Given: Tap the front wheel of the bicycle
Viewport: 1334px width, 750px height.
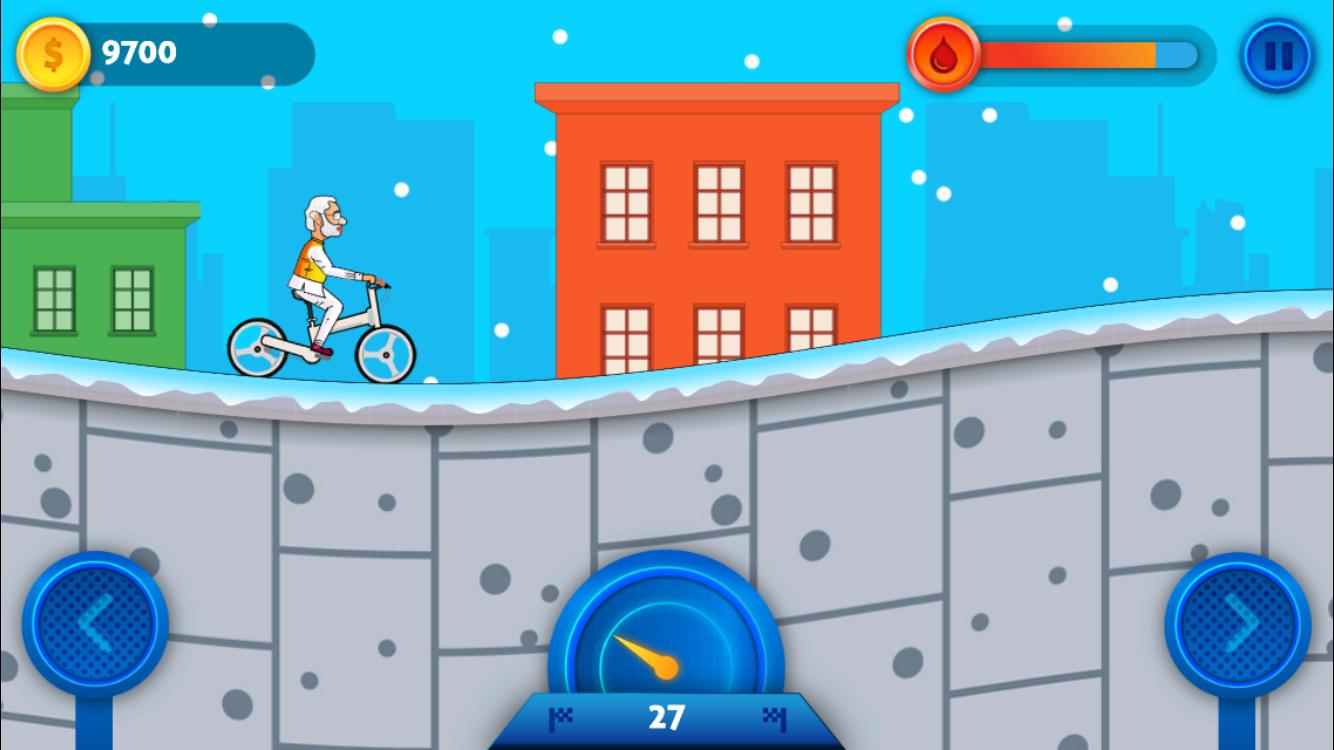Looking at the screenshot, I should tap(384, 351).
